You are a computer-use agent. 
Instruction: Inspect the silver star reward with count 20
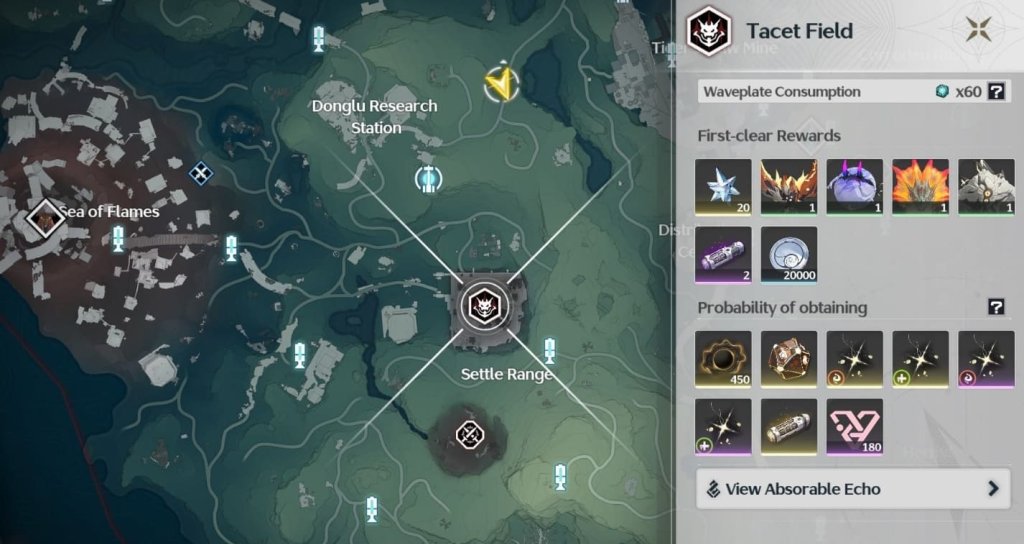(x=724, y=187)
